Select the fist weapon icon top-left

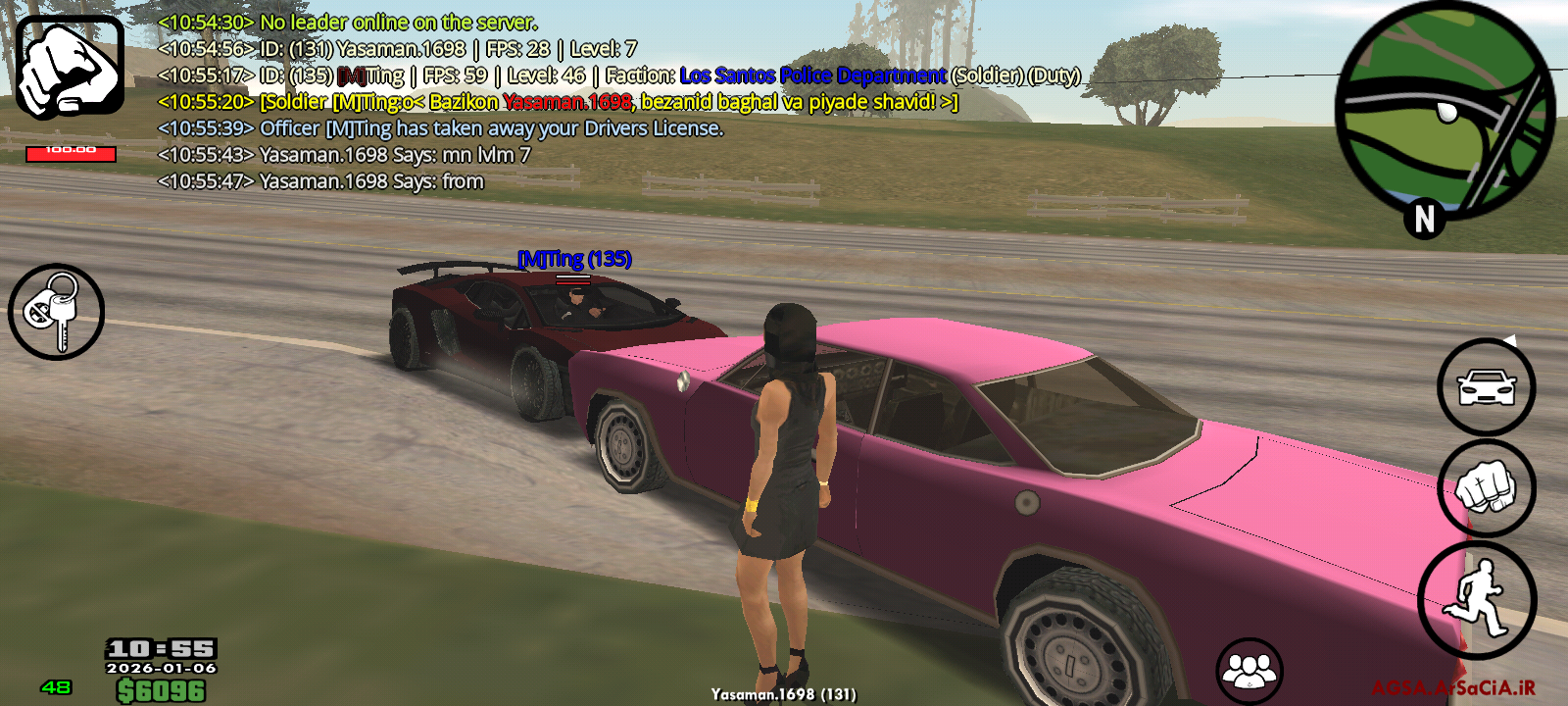pos(66,64)
